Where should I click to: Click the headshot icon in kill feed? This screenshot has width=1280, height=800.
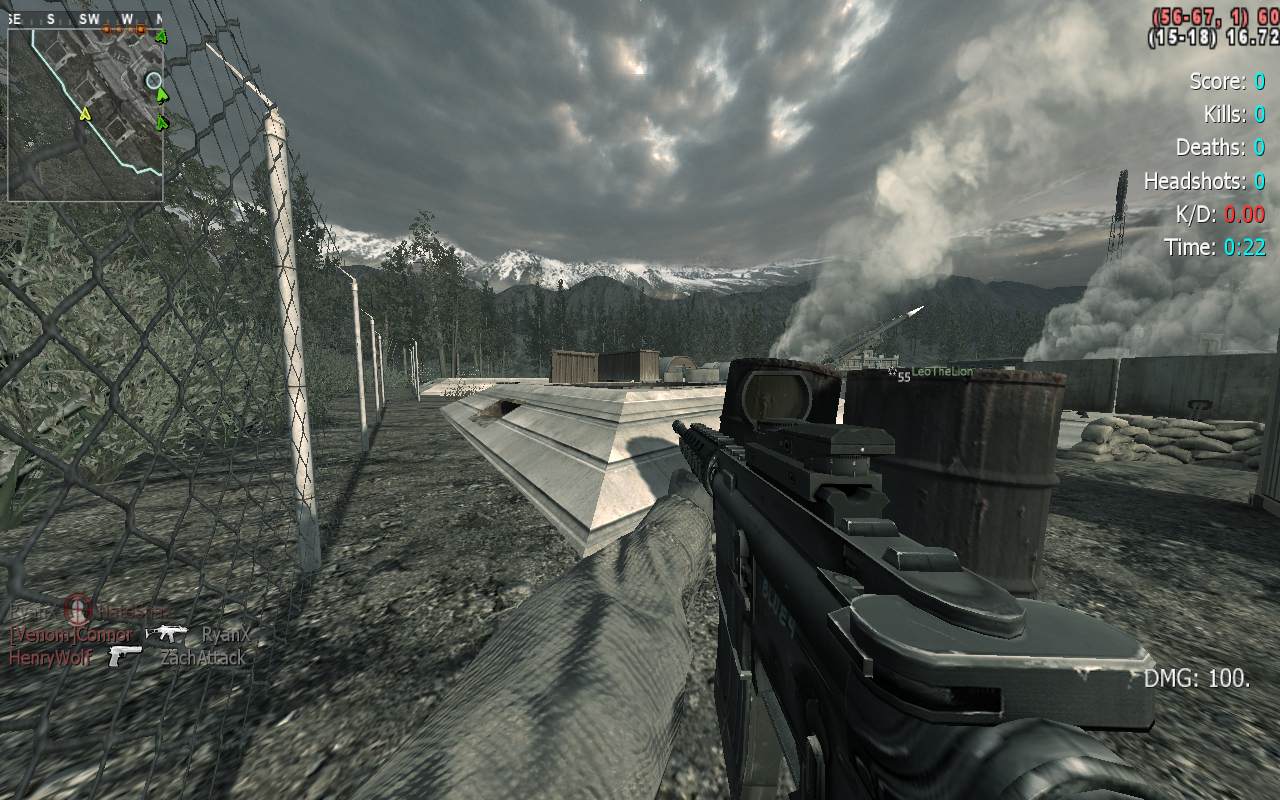78,609
